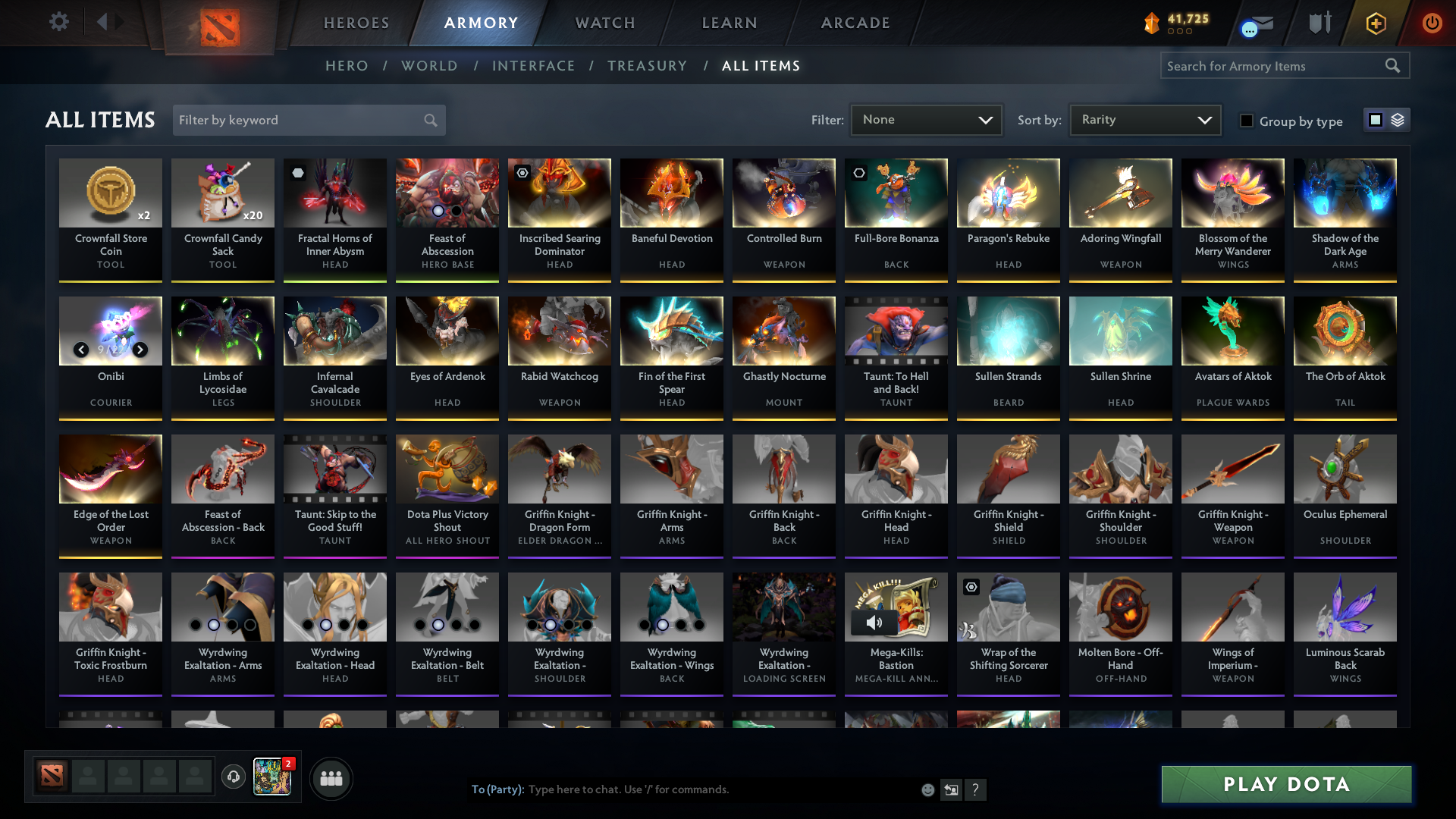Viewport: 1456px width, 819px height.
Task: Click the emoji icon next to chat input
Action: point(927,789)
